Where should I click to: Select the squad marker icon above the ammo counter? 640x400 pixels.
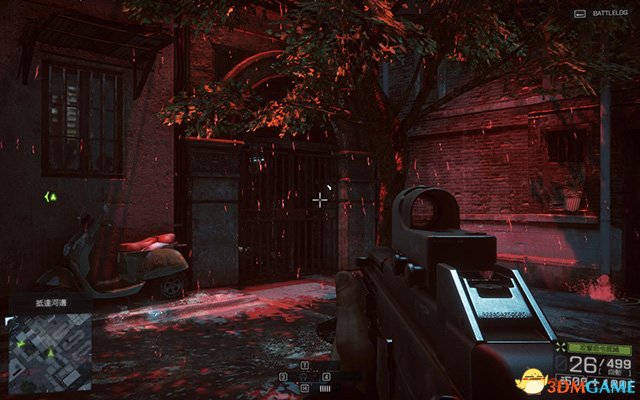560,347
